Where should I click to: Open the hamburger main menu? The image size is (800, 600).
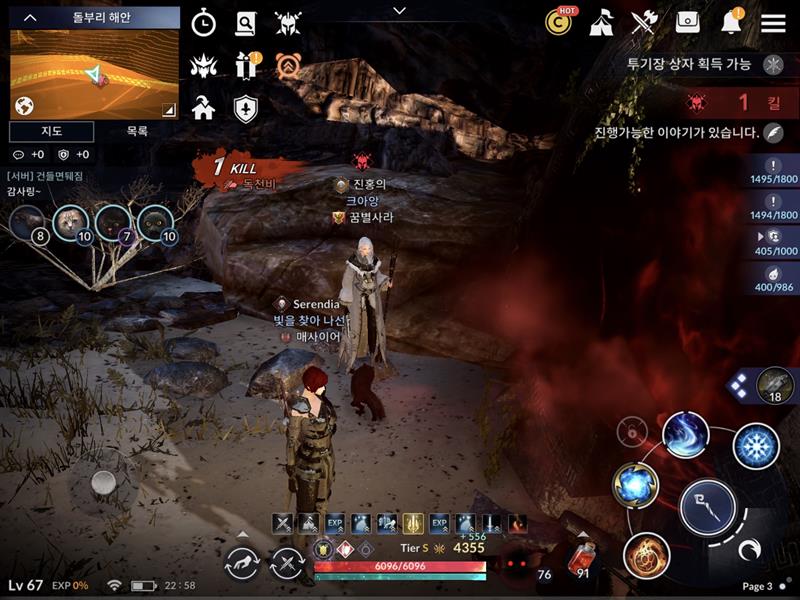click(773, 22)
